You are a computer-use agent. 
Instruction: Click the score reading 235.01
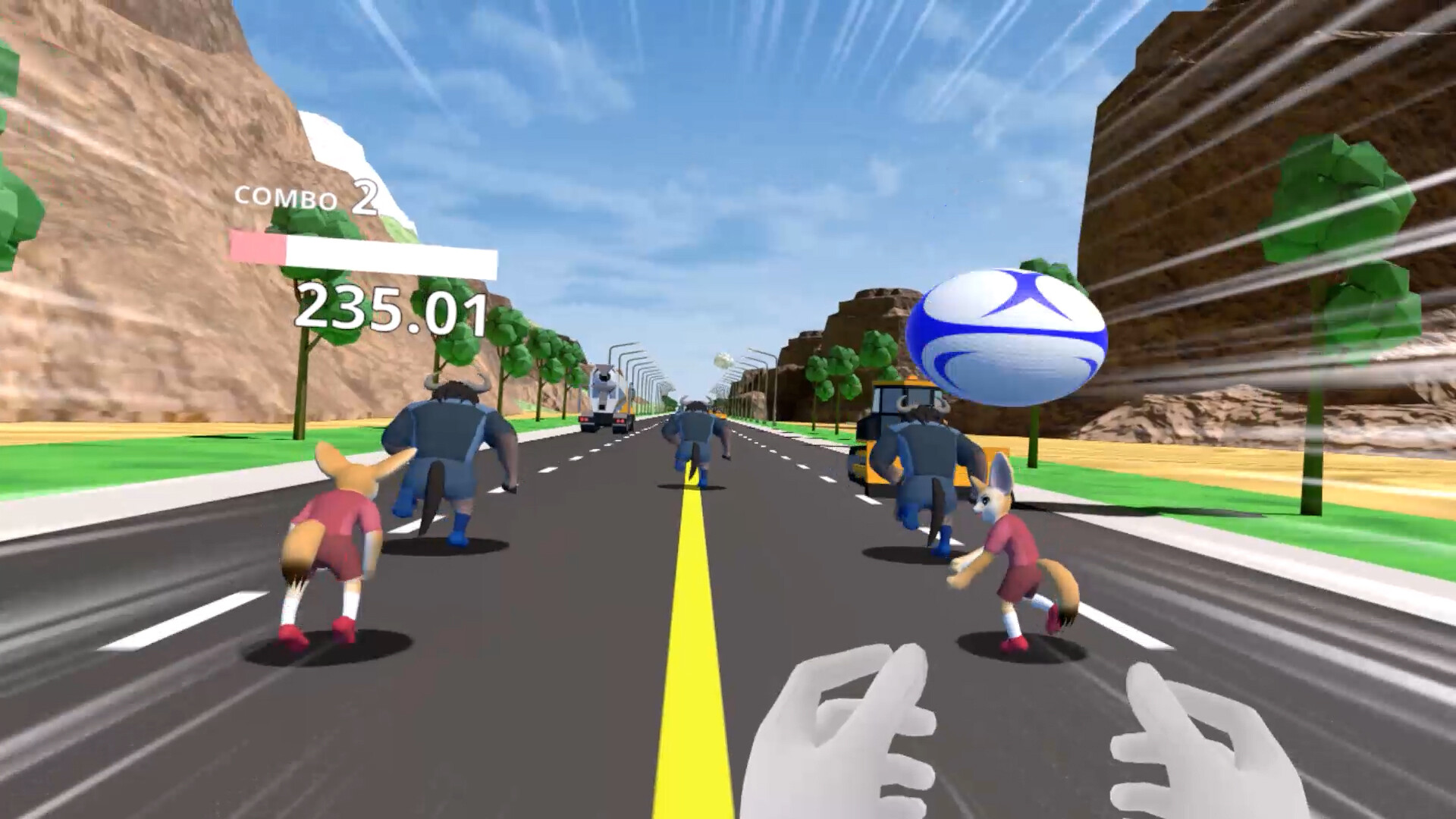[x=394, y=311]
